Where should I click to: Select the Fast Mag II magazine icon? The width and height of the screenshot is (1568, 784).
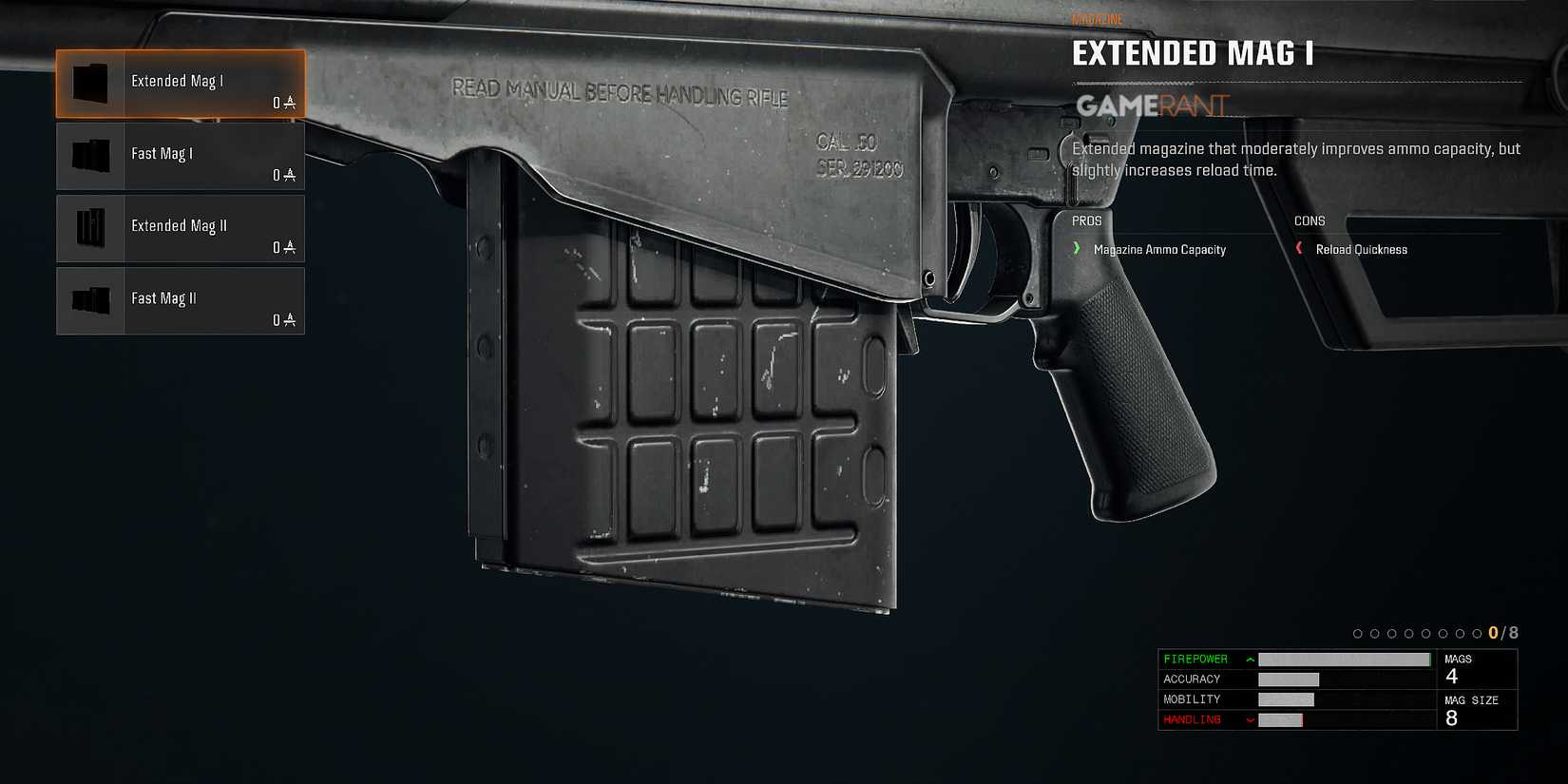pyautogui.click(x=90, y=300)
